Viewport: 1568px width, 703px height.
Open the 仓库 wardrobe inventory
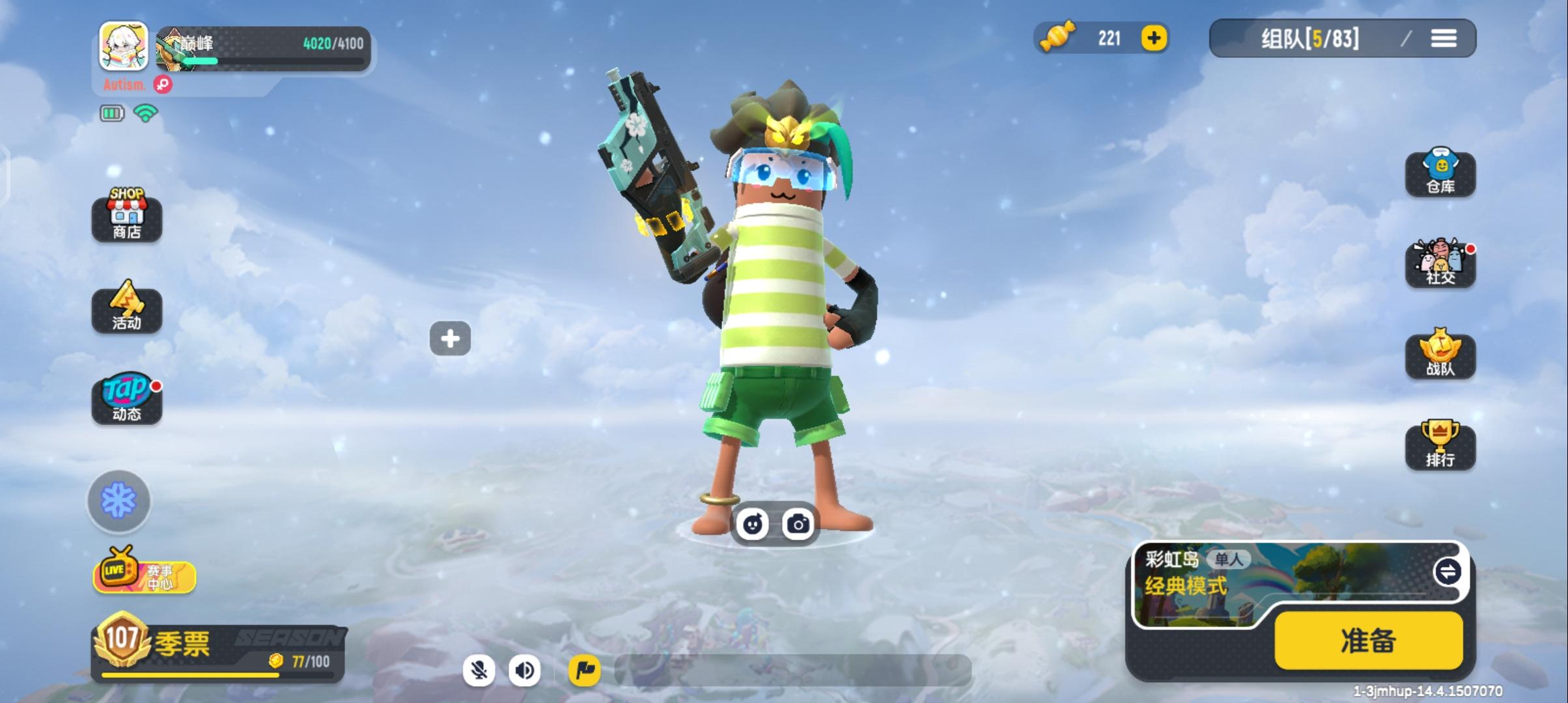click(x=1441, y=174)
